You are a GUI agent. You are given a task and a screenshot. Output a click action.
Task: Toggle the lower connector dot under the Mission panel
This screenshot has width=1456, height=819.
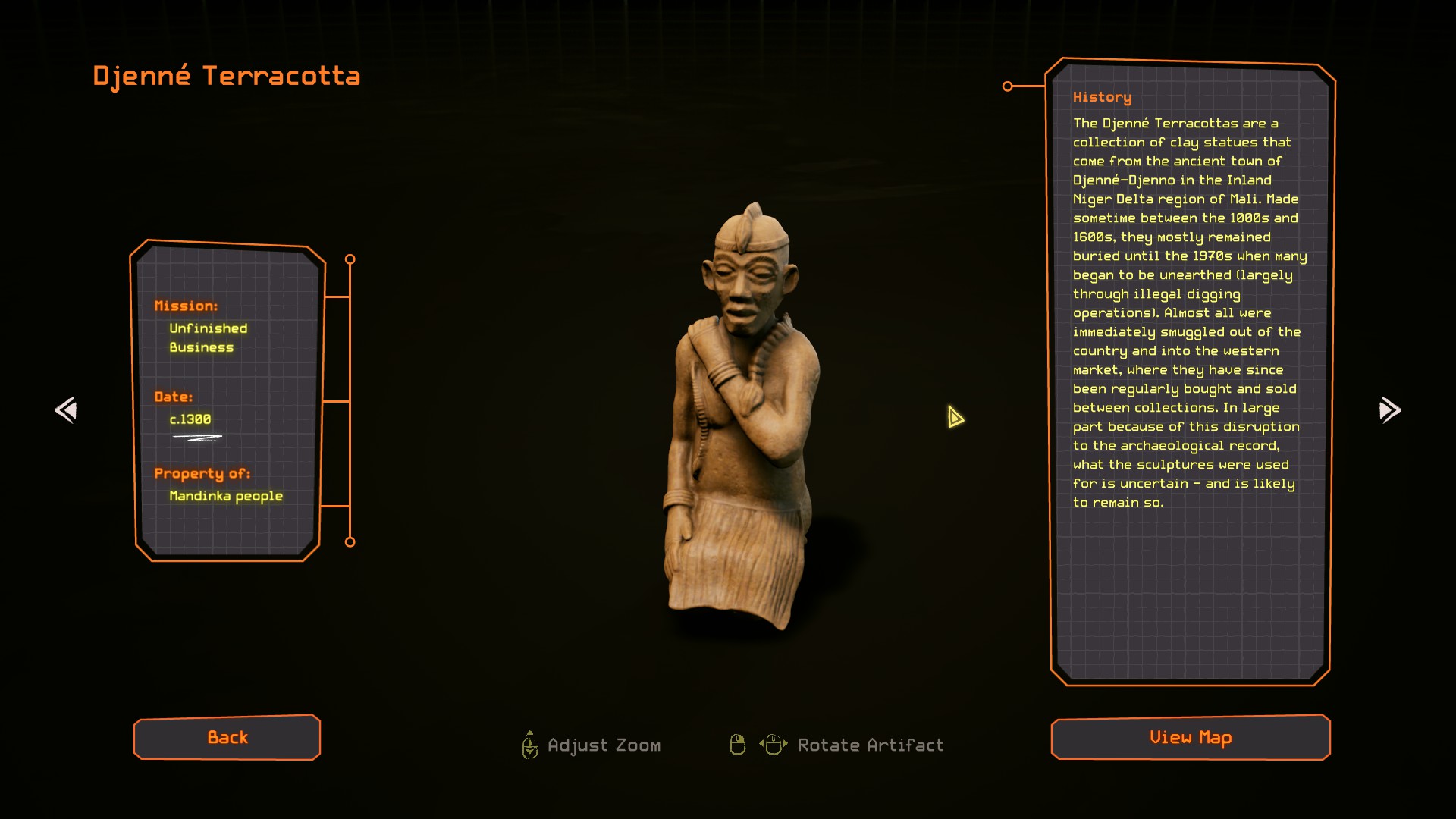(x=350, y=541)
